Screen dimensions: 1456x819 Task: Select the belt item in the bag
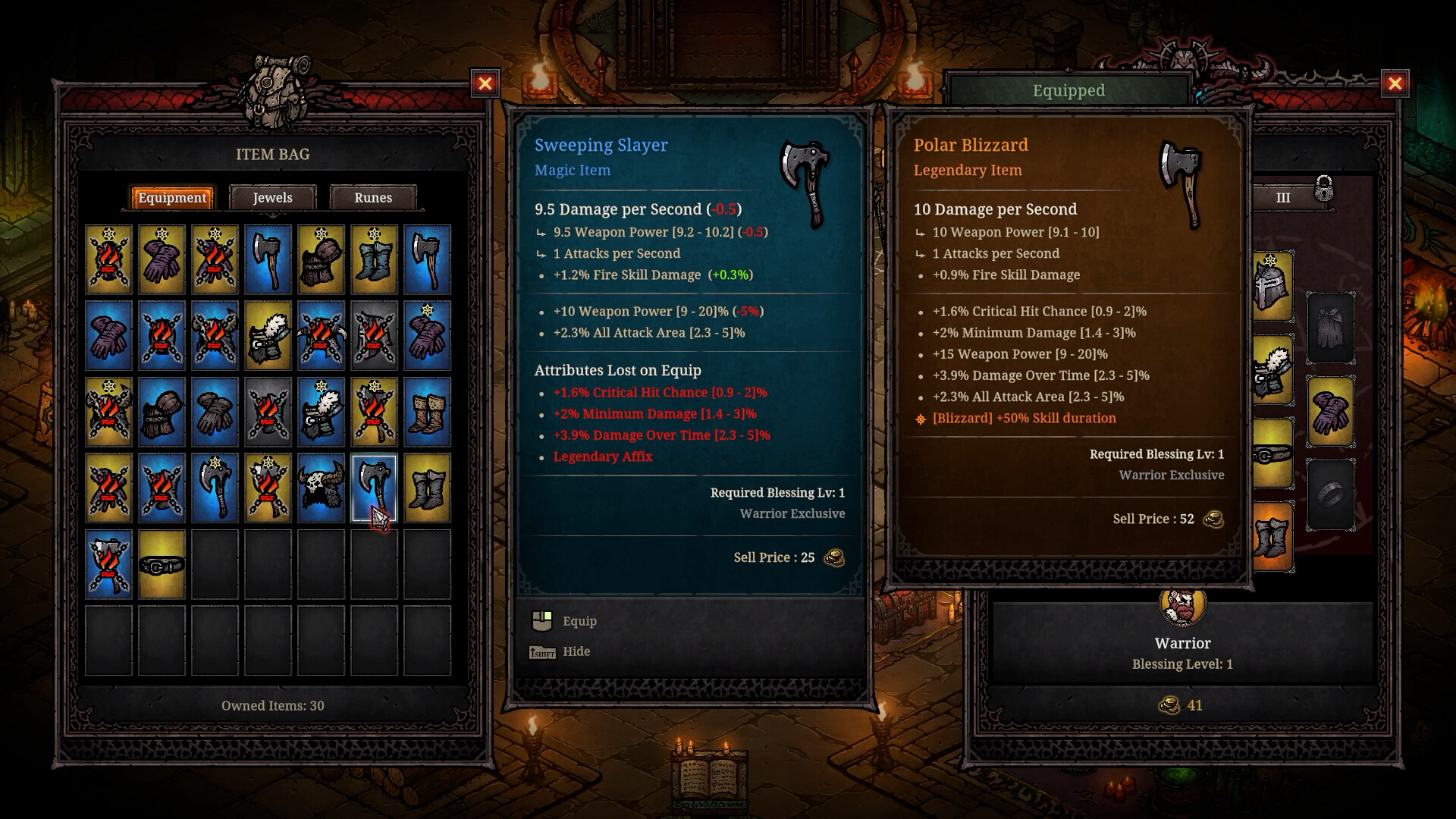click(x=162, y=564)
